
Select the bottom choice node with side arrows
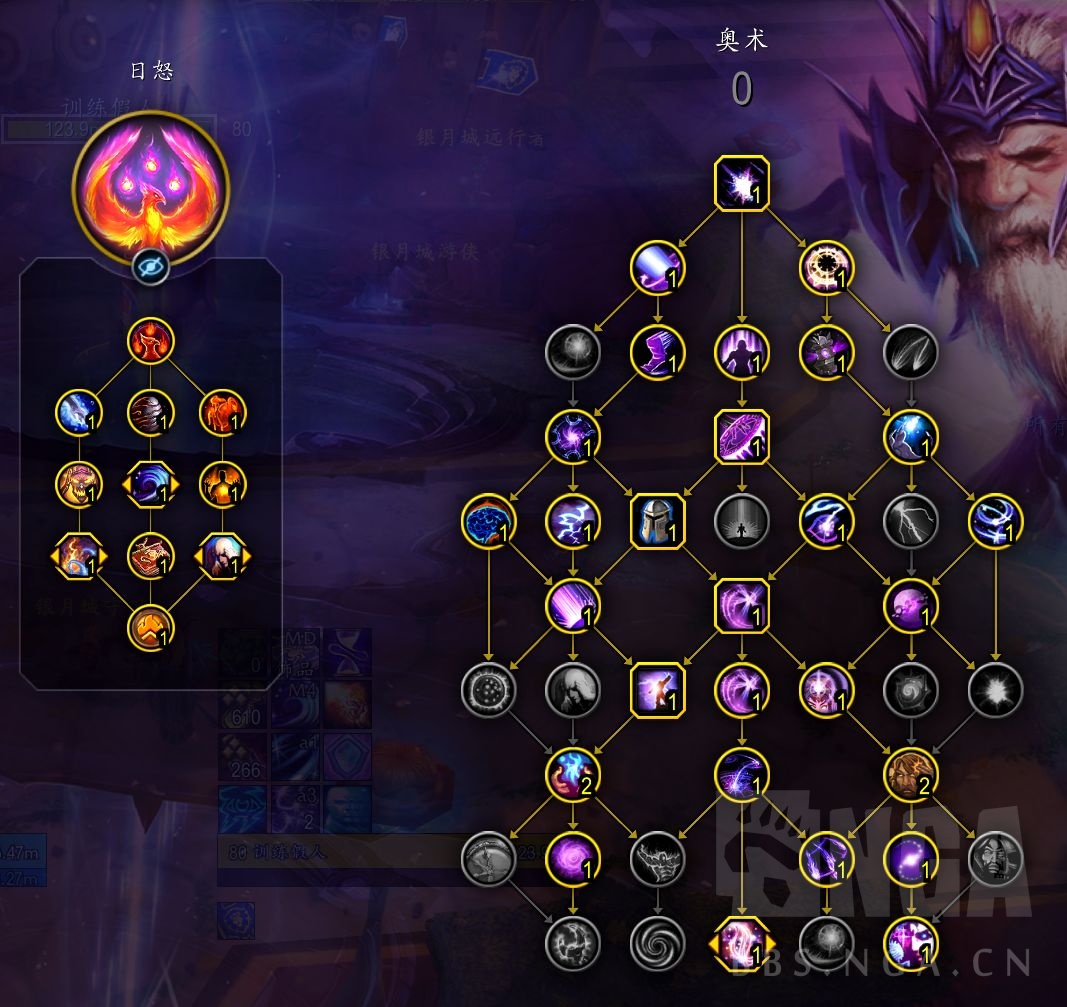(742, 943)
